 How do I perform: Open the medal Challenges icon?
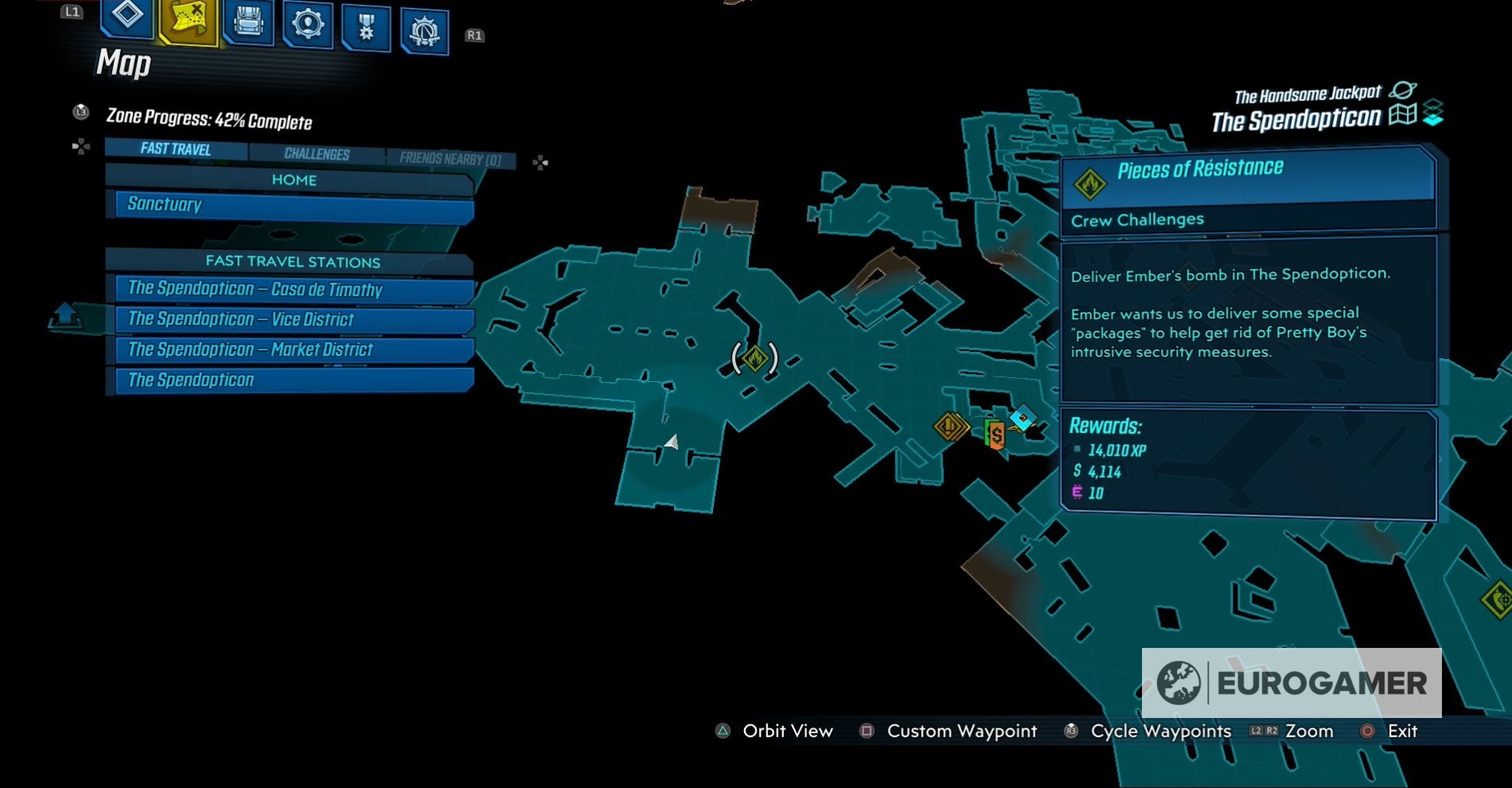click(x=366, y=24)
